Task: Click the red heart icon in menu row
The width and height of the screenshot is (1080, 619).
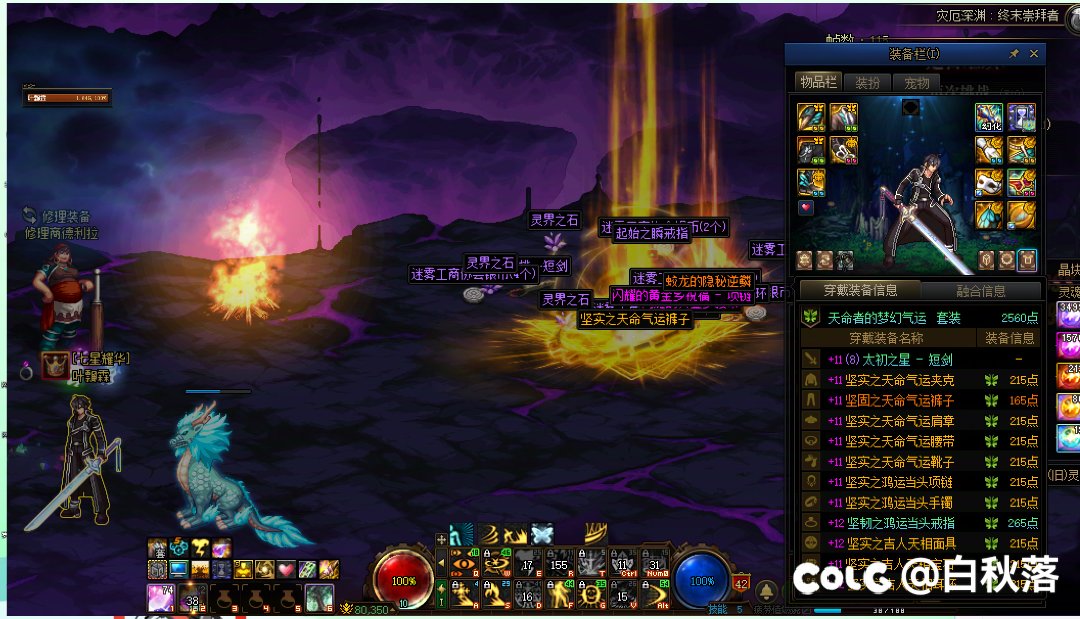Action: pos(285,569)
